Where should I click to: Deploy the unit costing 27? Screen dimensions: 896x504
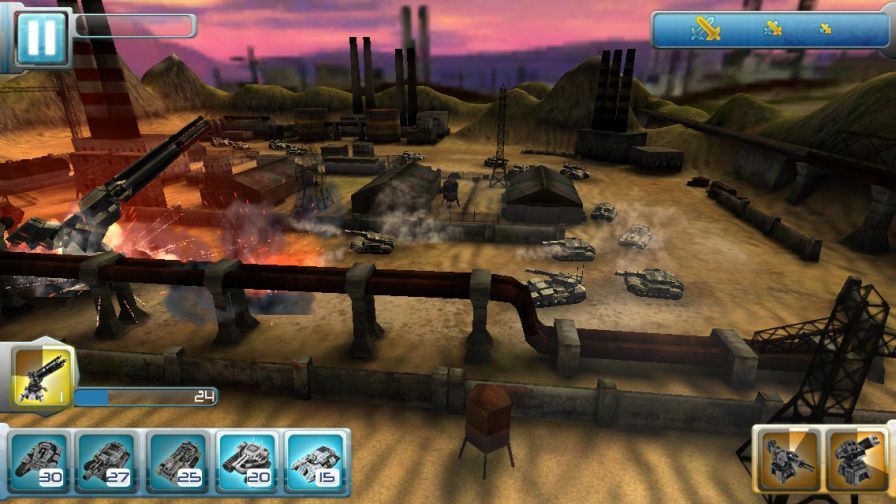tap(108, 463)
